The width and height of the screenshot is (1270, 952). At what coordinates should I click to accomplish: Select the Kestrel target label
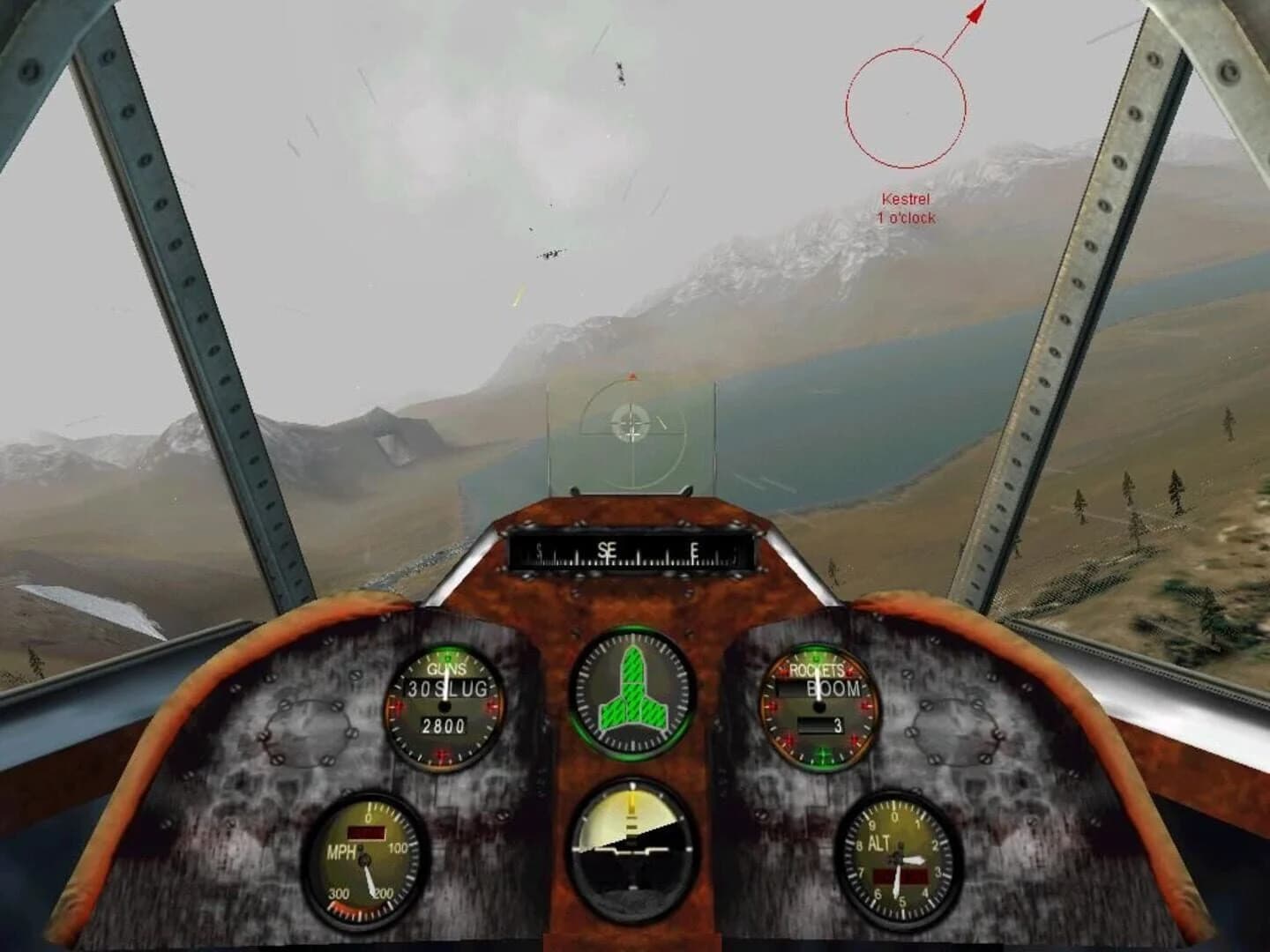pos(908,199)
